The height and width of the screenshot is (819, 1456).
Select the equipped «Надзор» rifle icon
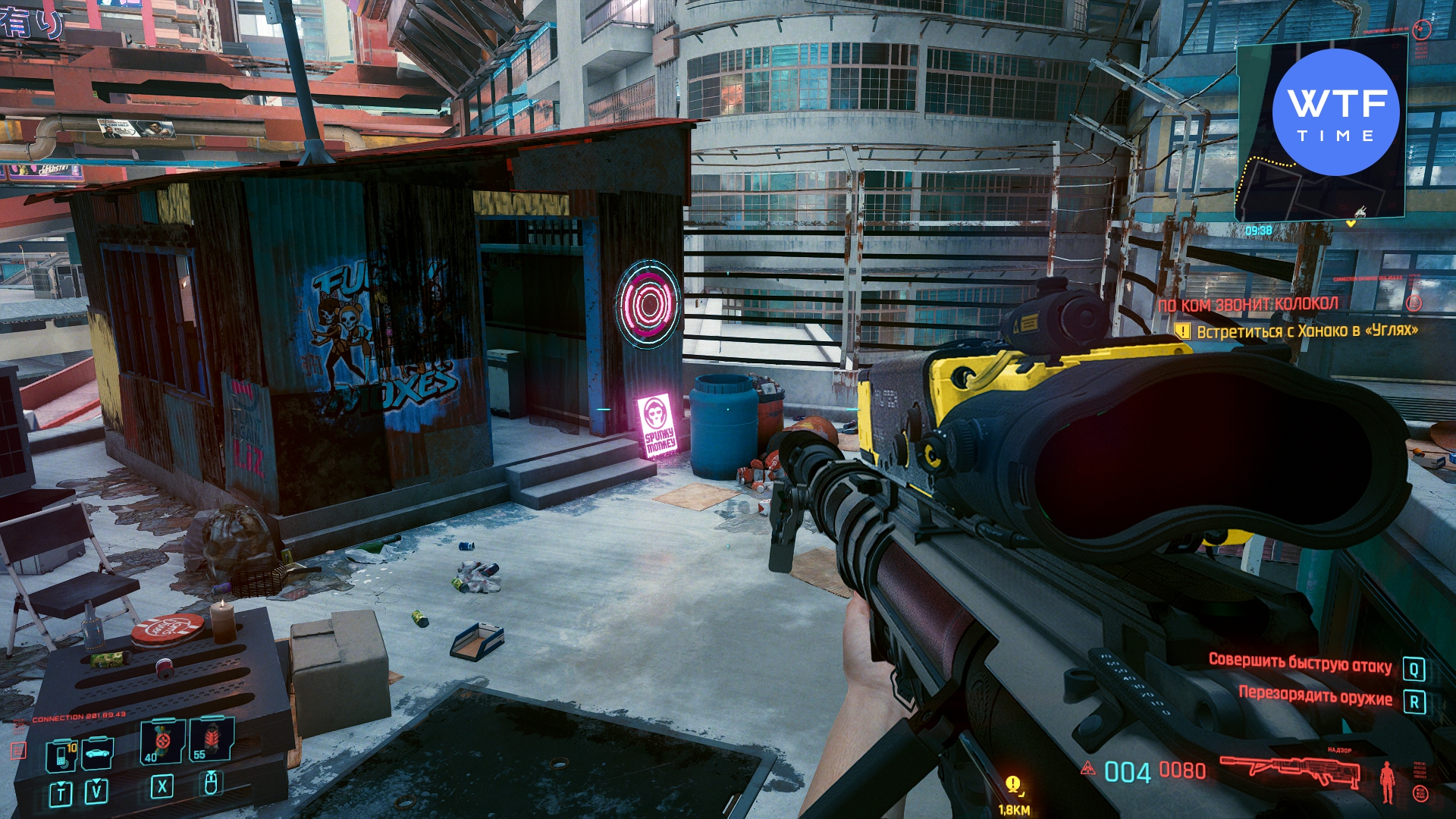(x=1290, y=771)
